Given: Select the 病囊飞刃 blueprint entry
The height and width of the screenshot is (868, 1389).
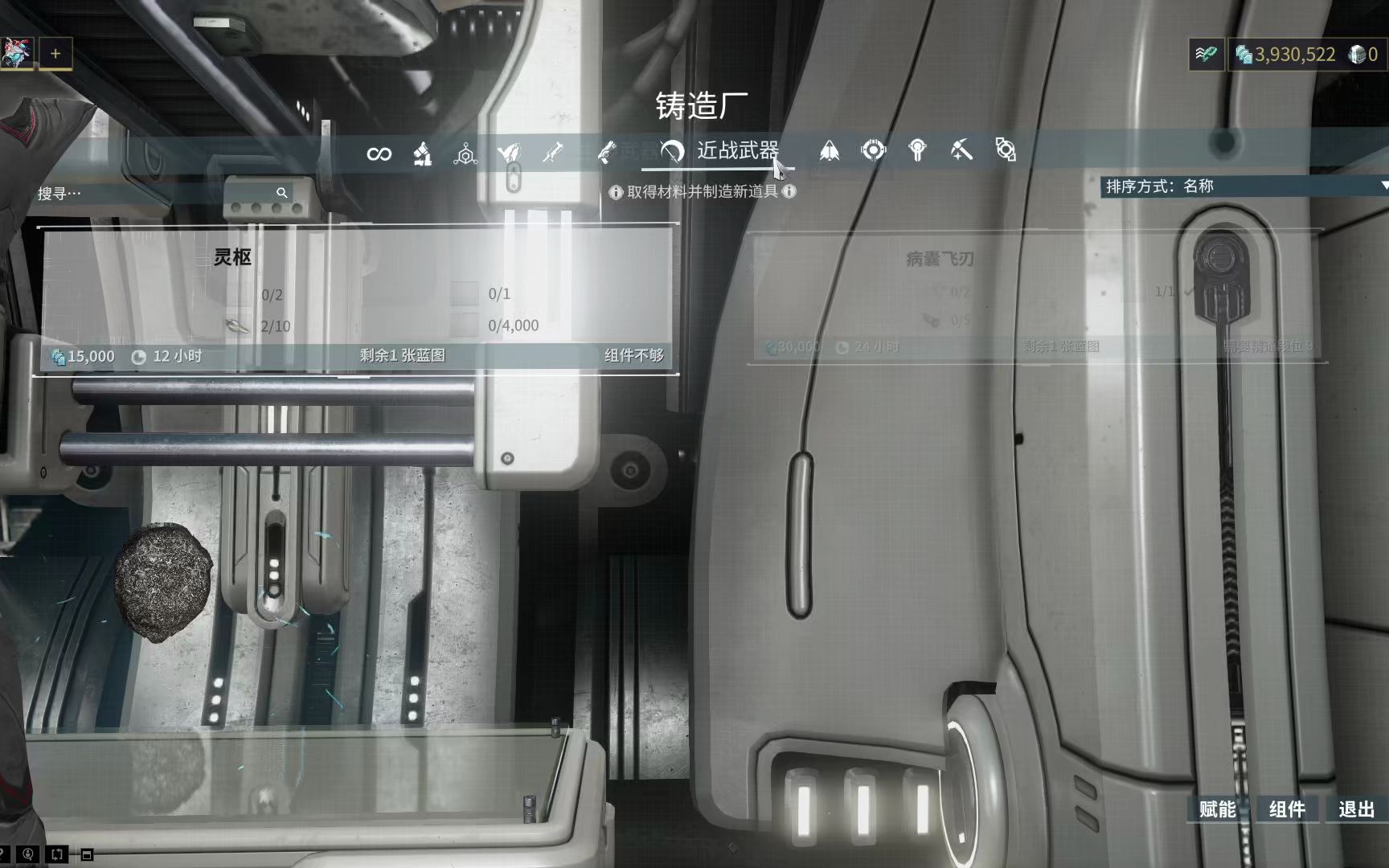Looking at the screenshot, I should click(1035, 299).
